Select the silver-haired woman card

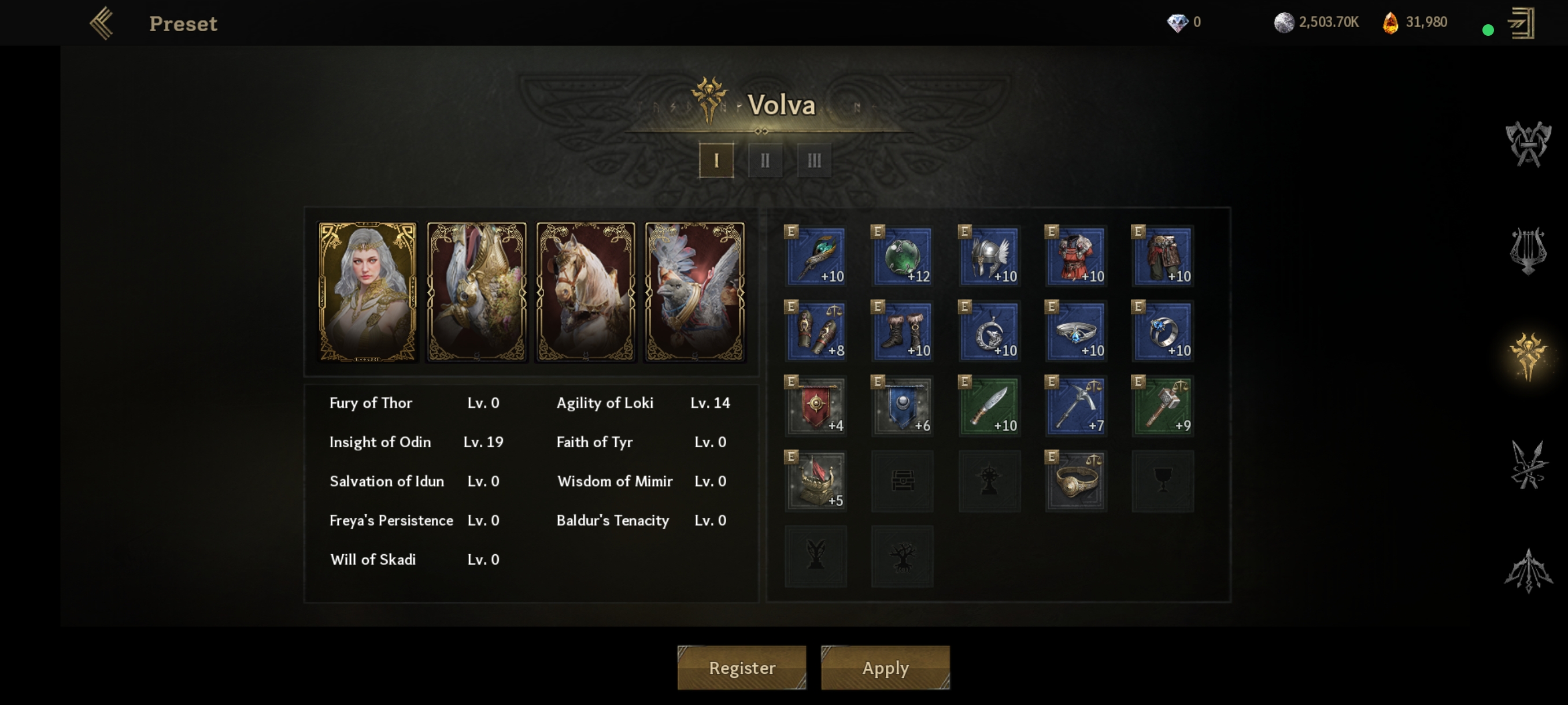coord(368,291)
